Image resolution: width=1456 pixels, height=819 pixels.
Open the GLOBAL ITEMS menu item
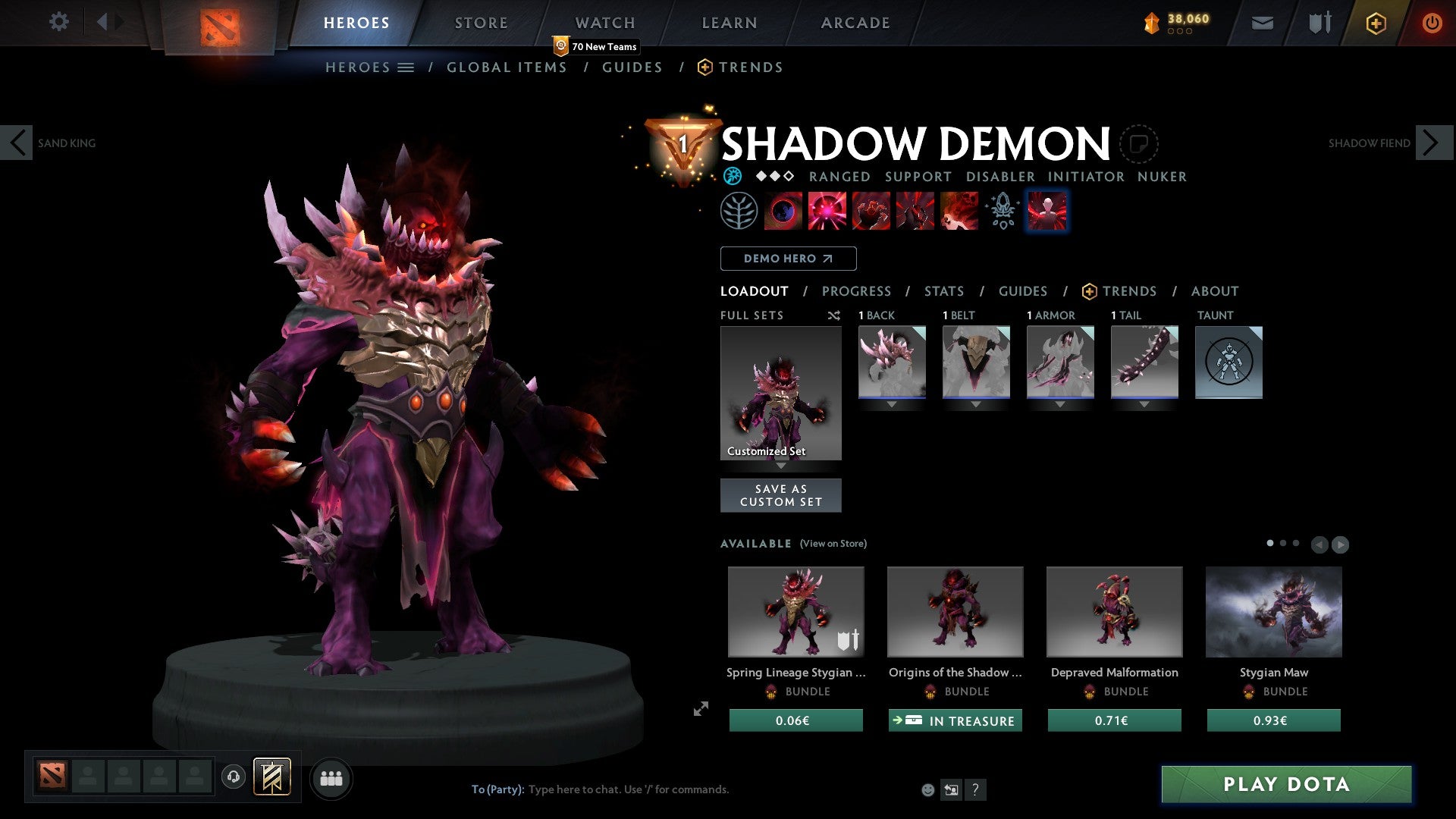tap(507, 67)
